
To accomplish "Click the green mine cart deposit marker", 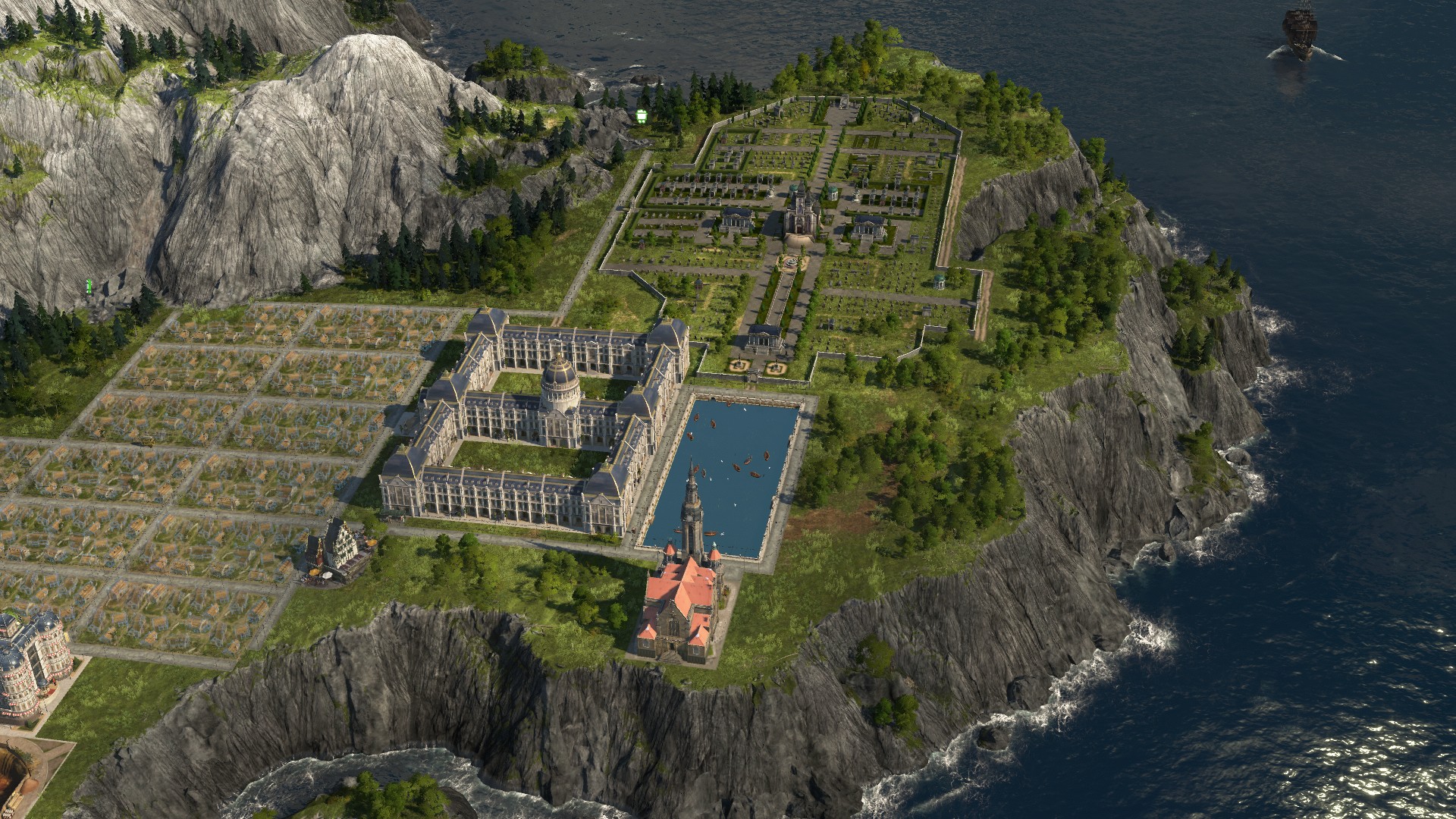I will [642, 115].
